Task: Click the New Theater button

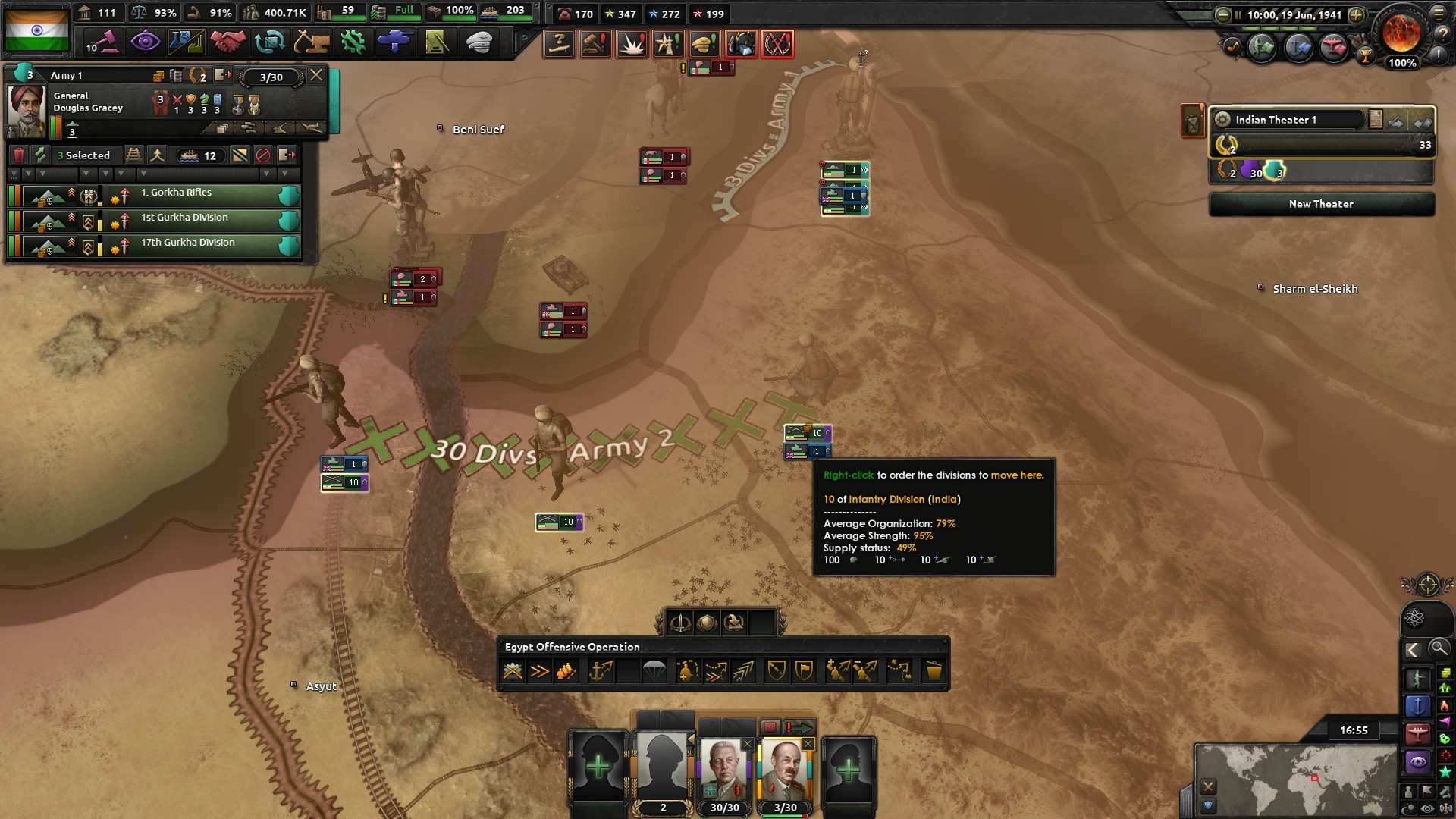Action: pos(1321,203)
